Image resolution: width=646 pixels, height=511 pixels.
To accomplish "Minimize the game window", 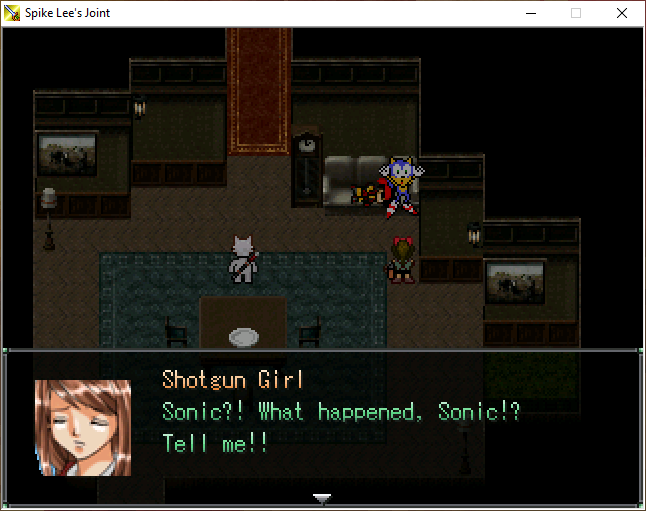I will tap(530, 13).
